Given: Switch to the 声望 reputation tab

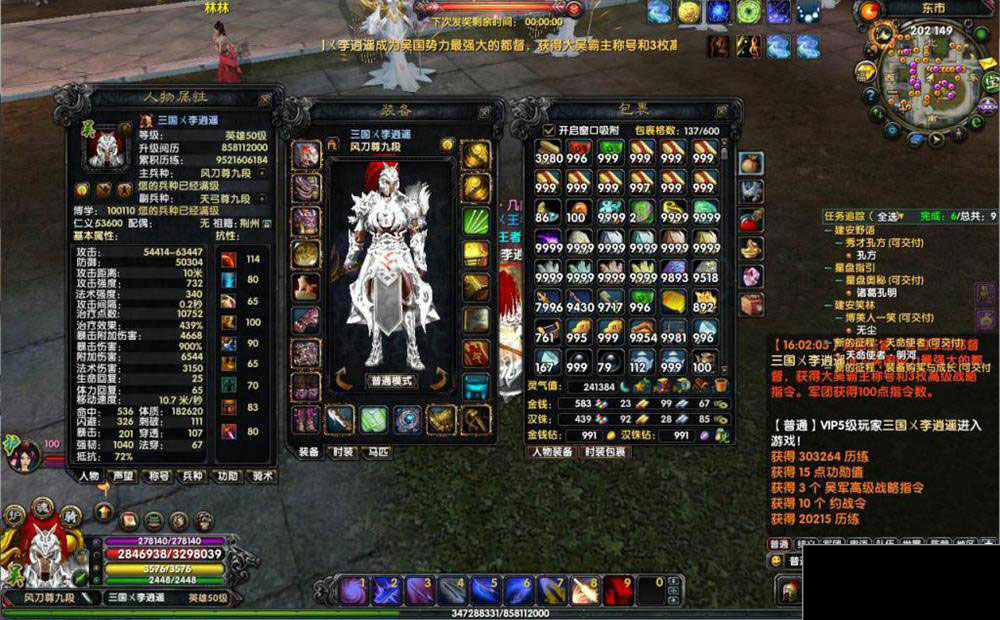Looking at the screenshot, I should tap(125, 476).
